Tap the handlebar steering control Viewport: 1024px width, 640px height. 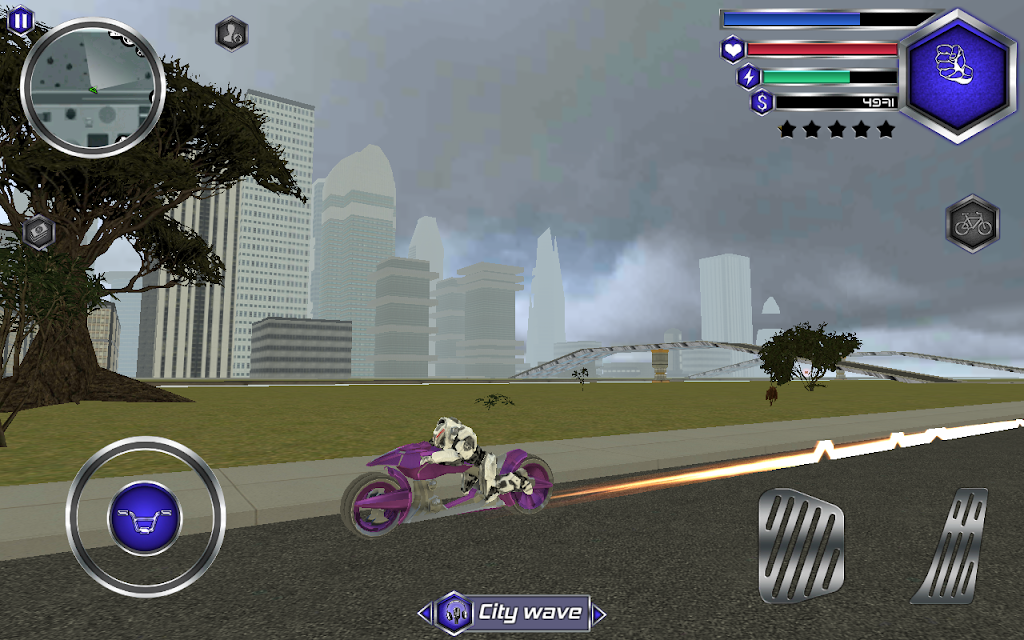point(145,517)
